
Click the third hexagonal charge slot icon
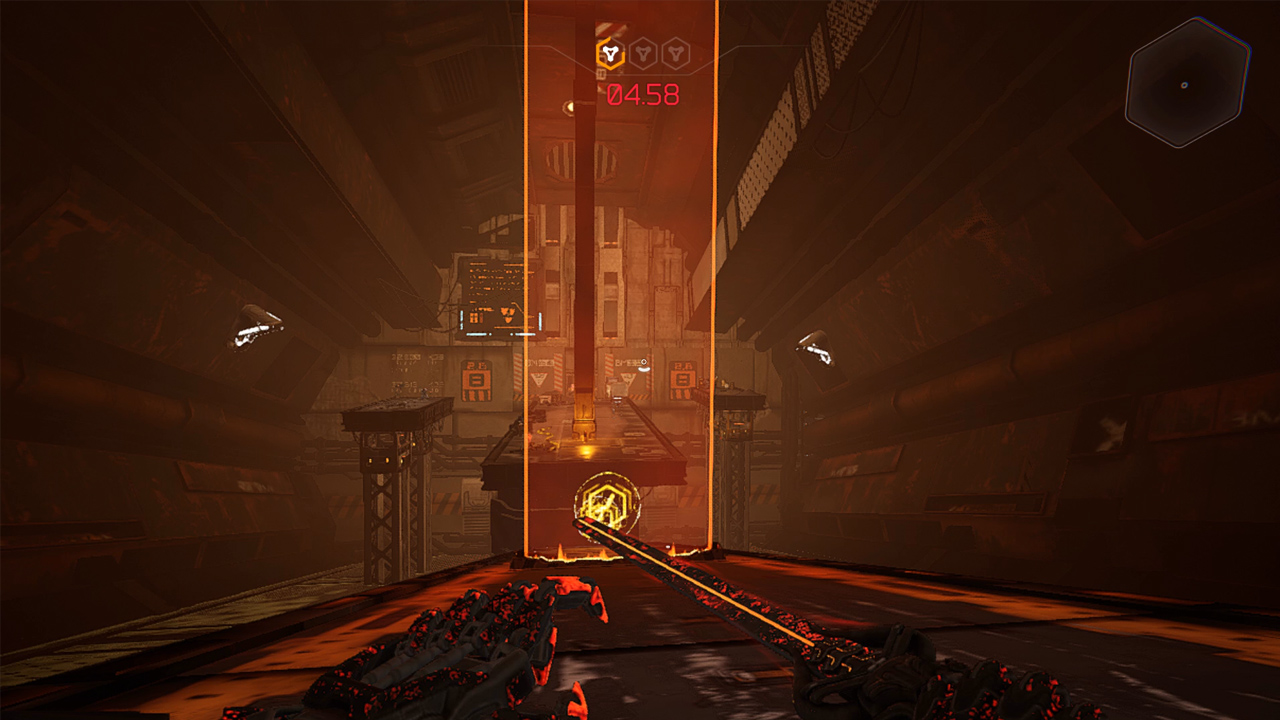point(674,54)
